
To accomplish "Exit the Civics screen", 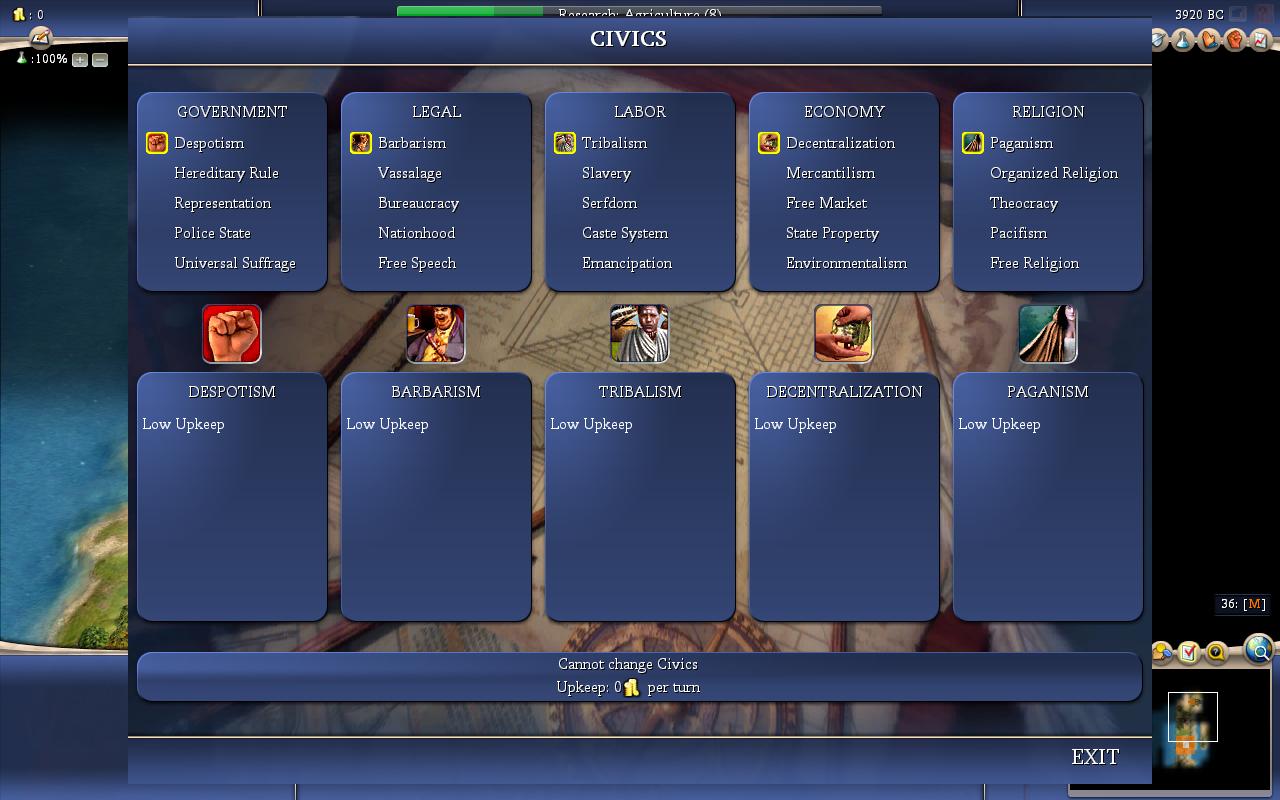I will (x=1095, y=757).
